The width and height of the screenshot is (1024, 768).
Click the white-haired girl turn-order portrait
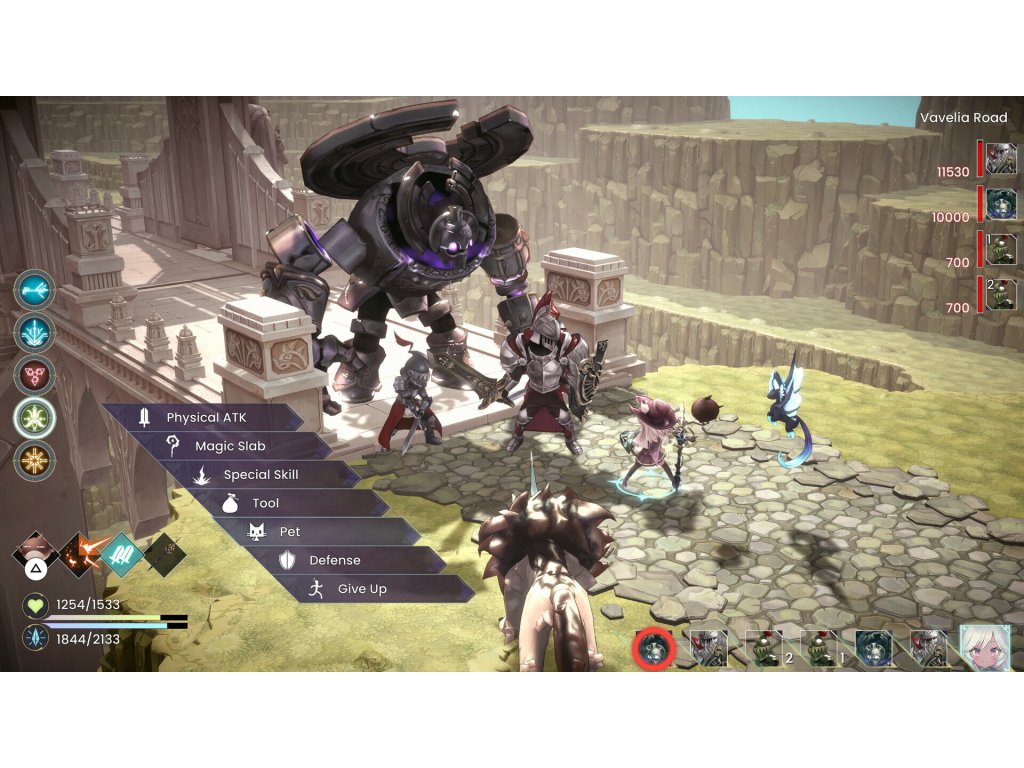coord(985,649)
